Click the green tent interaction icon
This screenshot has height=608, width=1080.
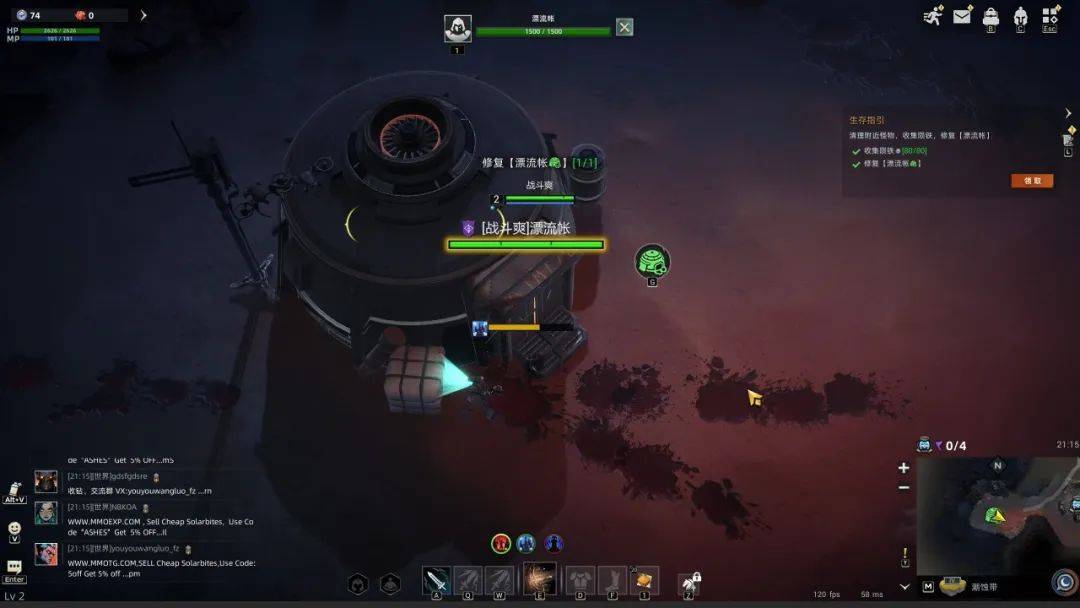pos(652,261)
